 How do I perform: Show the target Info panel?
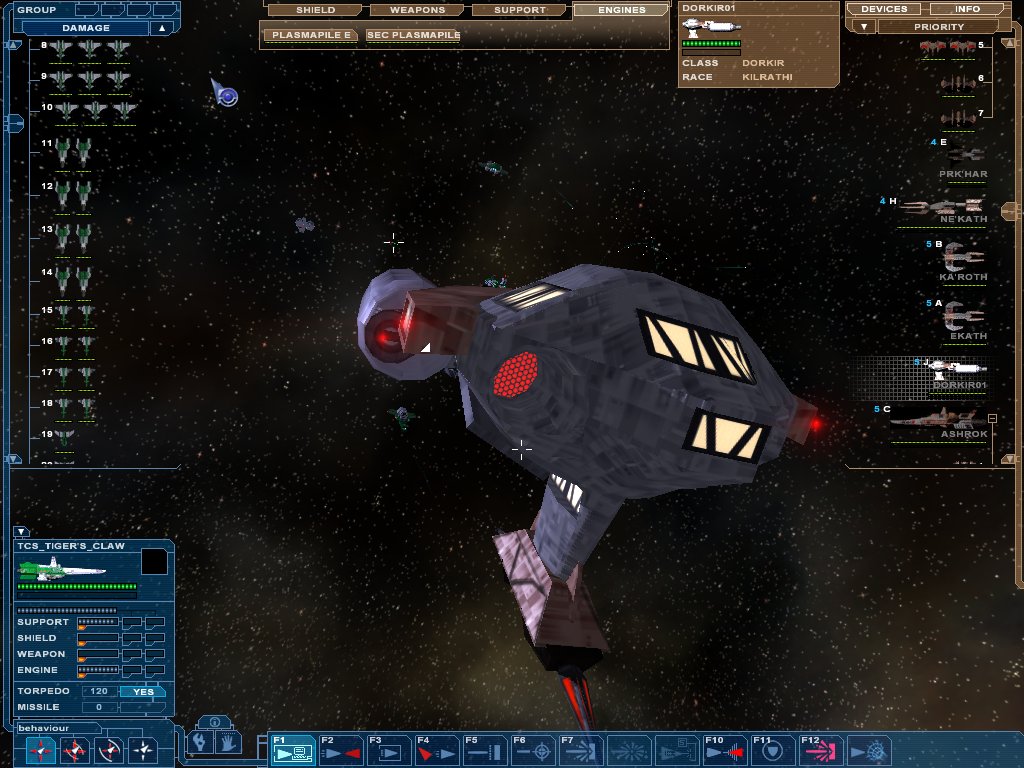coord(967,9)
